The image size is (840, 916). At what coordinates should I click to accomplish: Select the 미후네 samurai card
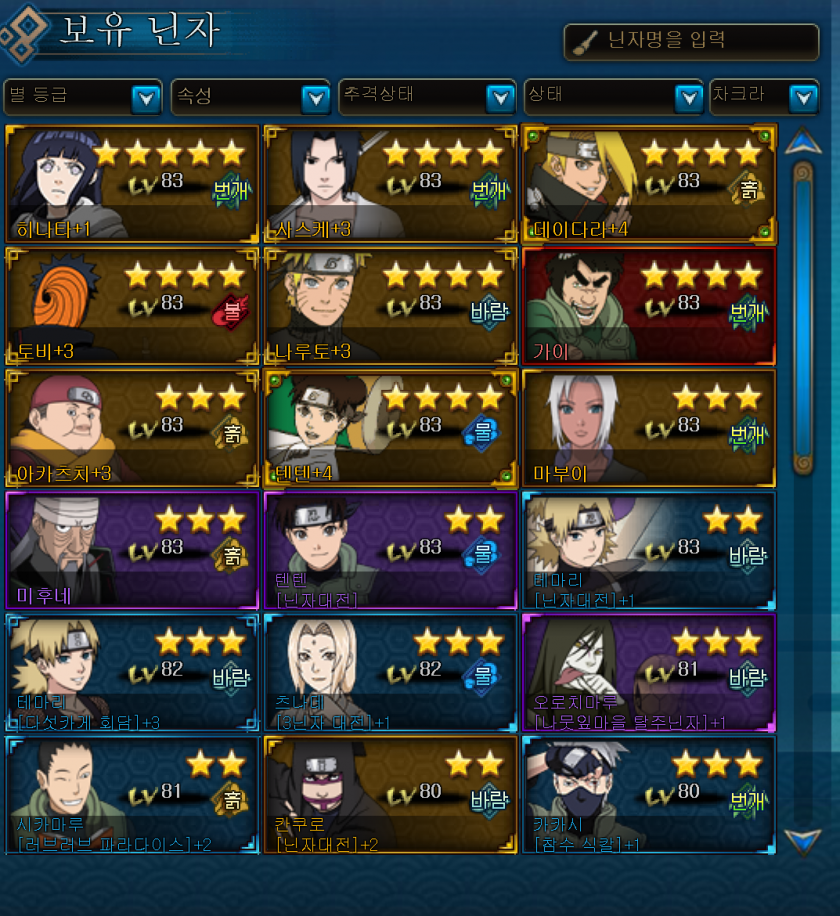click(131, 551)
